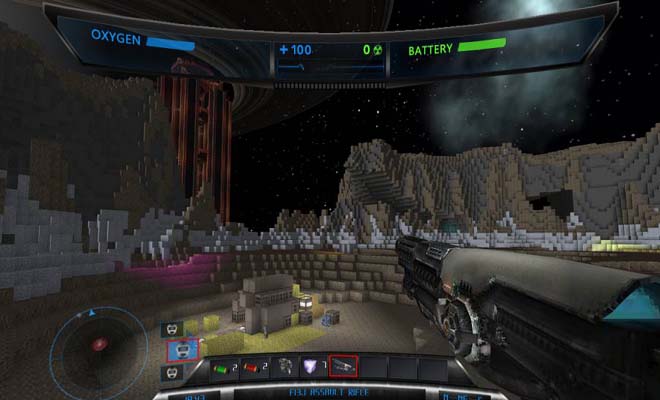Select the green canister hotbar slot

224,367
